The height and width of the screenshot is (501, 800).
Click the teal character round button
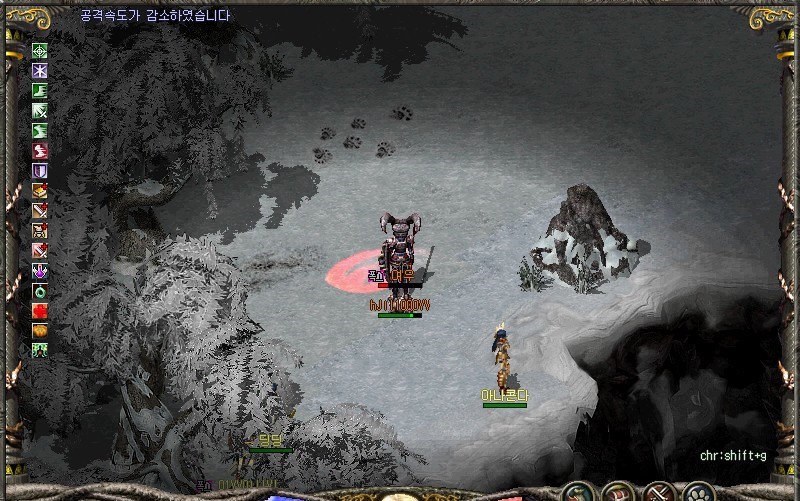click(x=577, y=492)
